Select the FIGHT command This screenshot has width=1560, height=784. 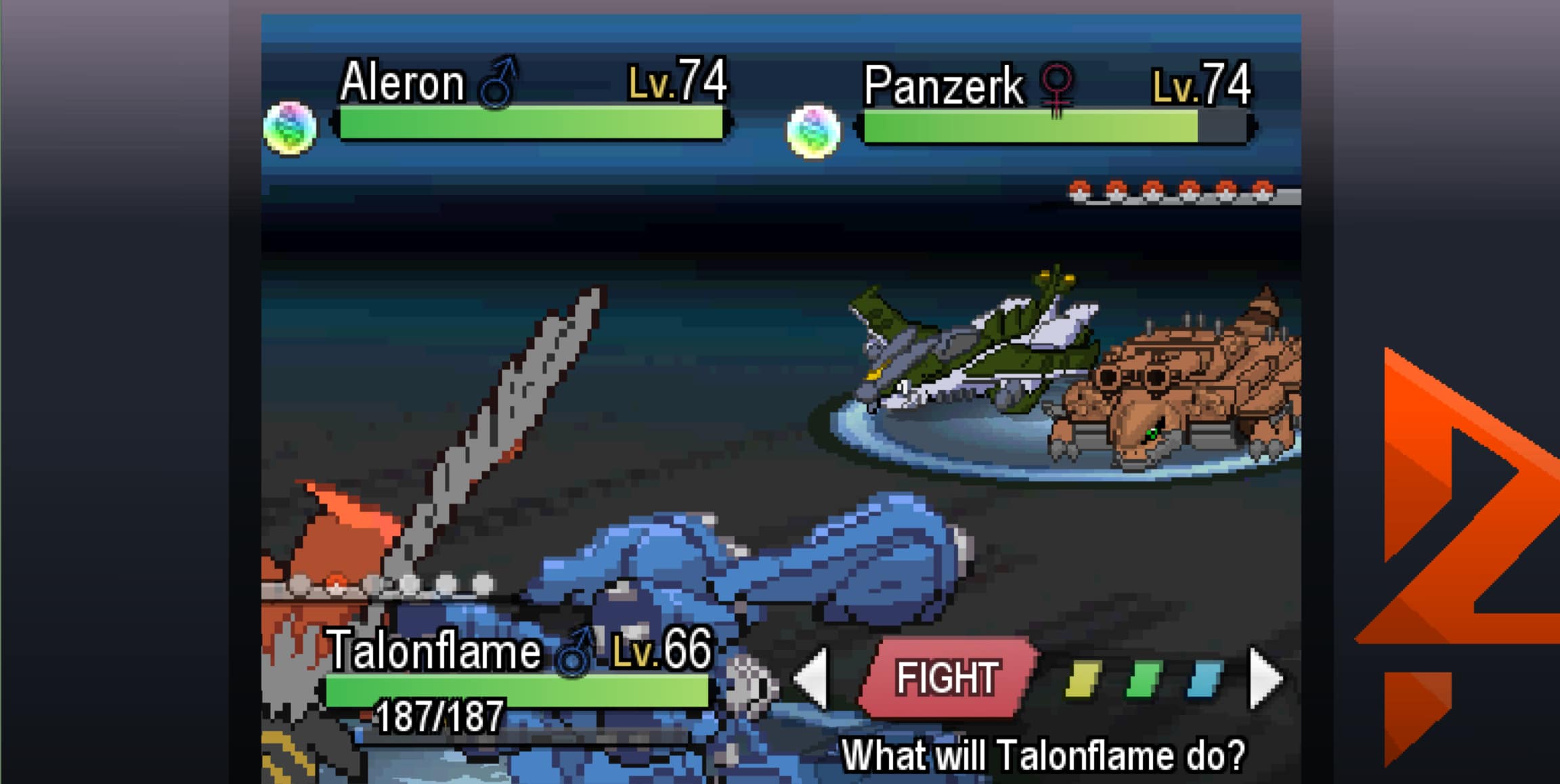point(948,677)
